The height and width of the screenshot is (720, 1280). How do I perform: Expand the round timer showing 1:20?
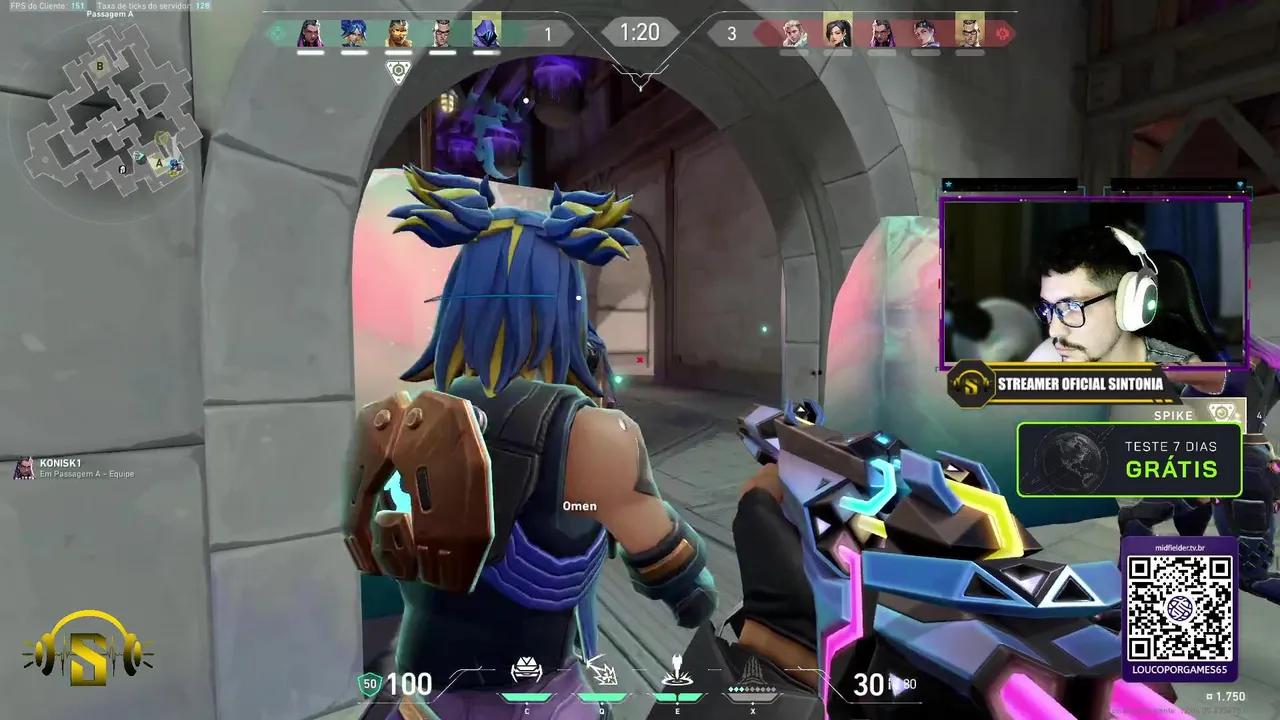(639, 32)
